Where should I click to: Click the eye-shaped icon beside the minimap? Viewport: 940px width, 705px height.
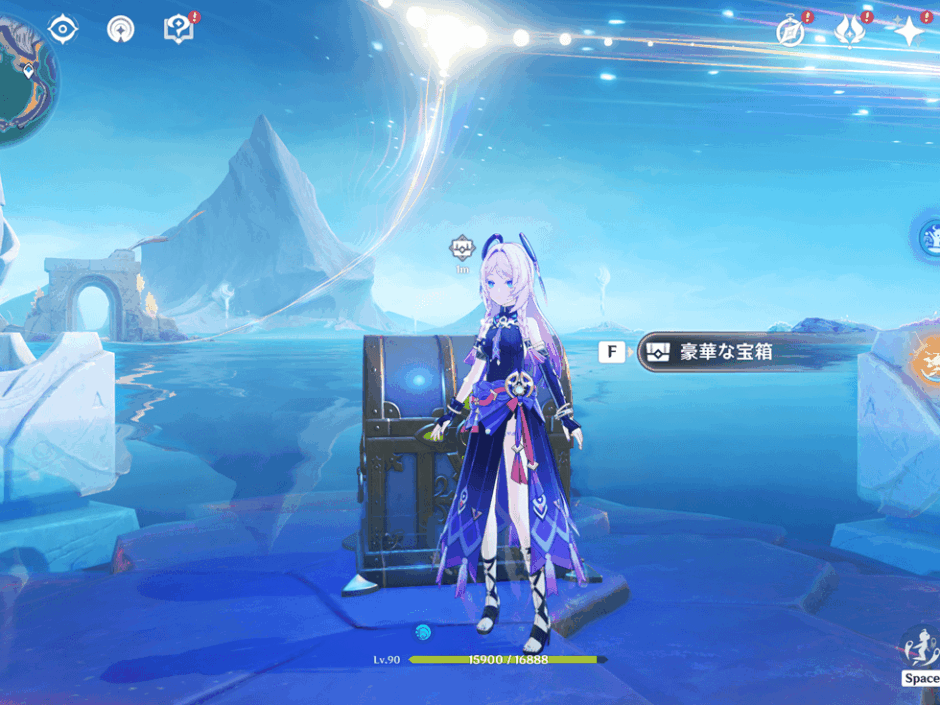coord(63,29)
